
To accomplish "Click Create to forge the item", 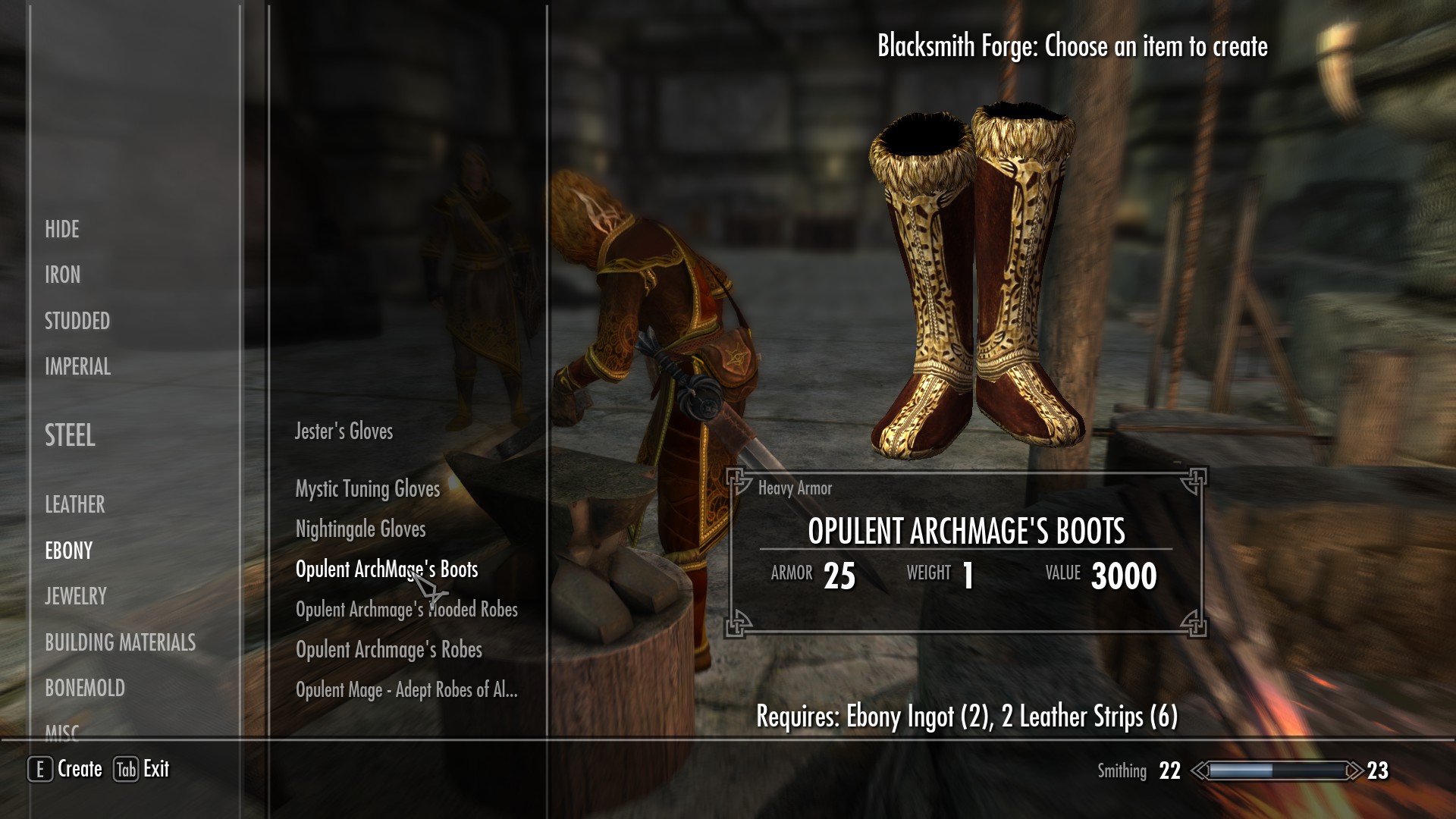I will click(66, 769).
